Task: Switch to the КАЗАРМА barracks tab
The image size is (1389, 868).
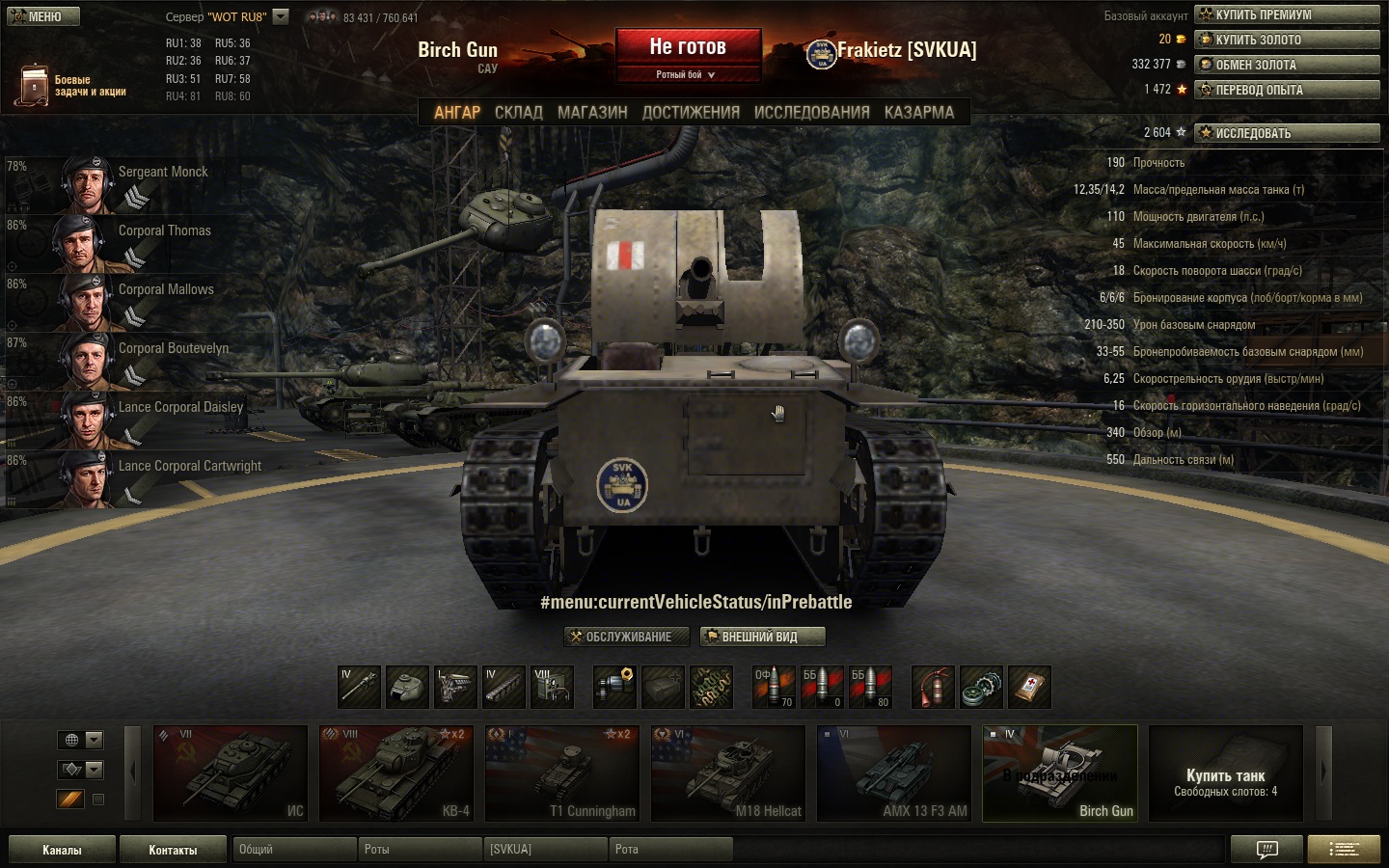Action: [918, 113]
